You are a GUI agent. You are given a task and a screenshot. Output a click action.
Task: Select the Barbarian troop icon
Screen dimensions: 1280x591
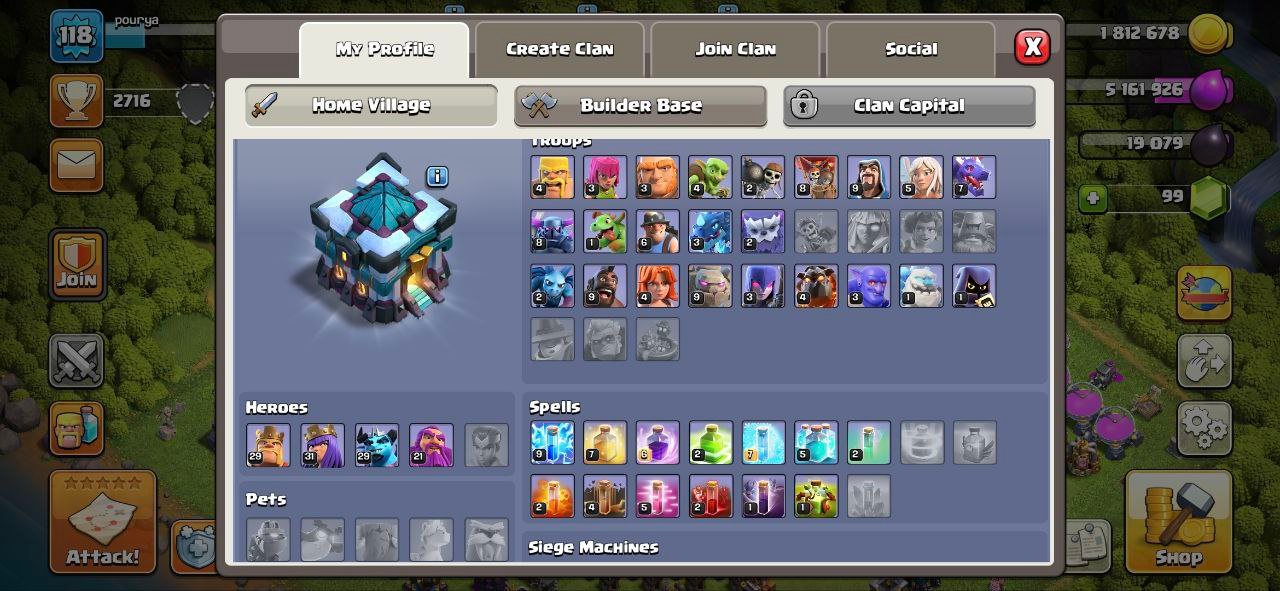click(552, 177)
